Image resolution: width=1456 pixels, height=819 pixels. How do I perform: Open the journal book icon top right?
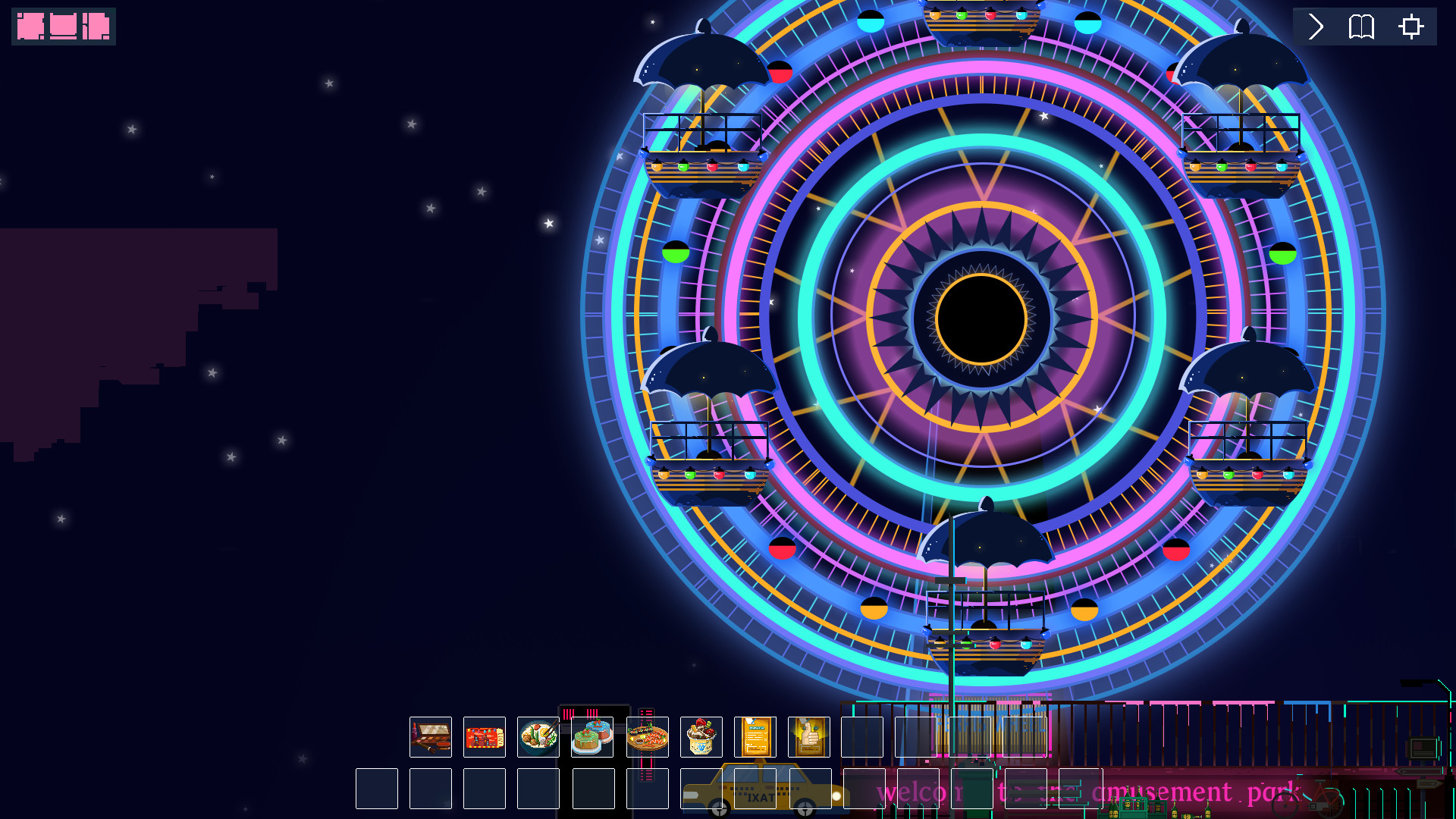click(x=1361, y=27)
